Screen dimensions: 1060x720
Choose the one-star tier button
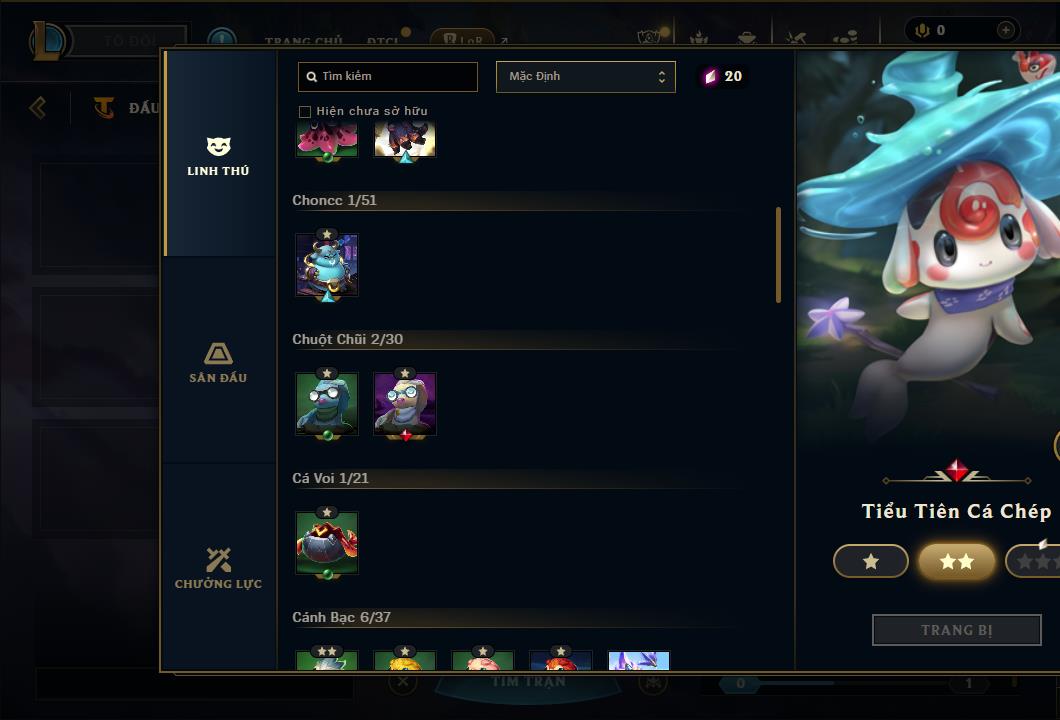[871, 562]
